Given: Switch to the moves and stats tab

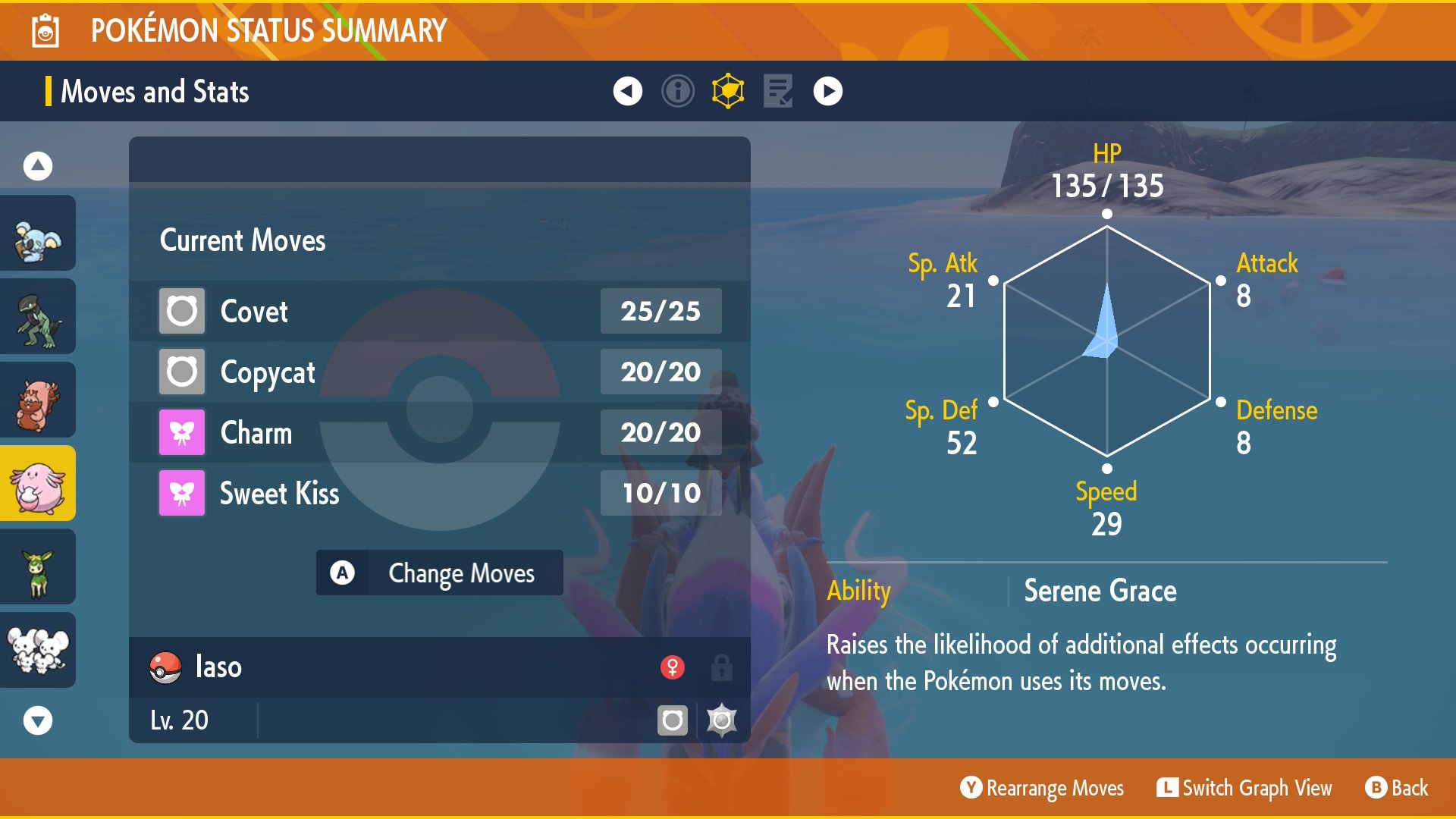Looking at the screenshot, I should click(x=728, y=92).
